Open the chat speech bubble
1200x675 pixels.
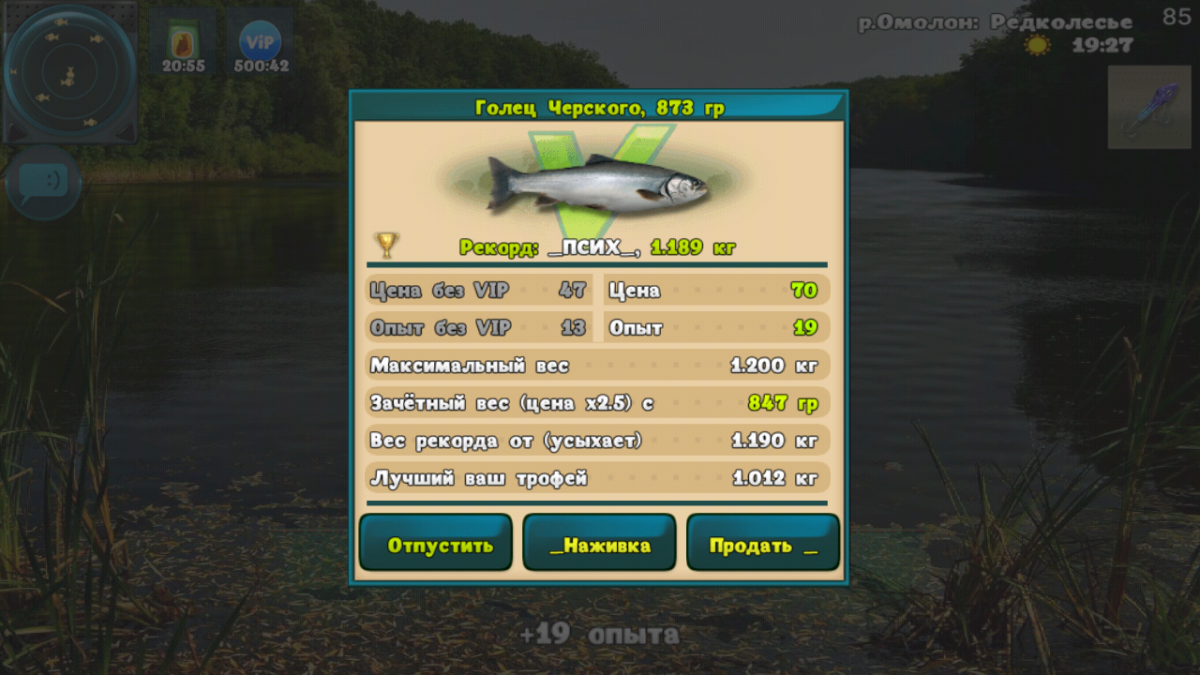coord(43,183)
